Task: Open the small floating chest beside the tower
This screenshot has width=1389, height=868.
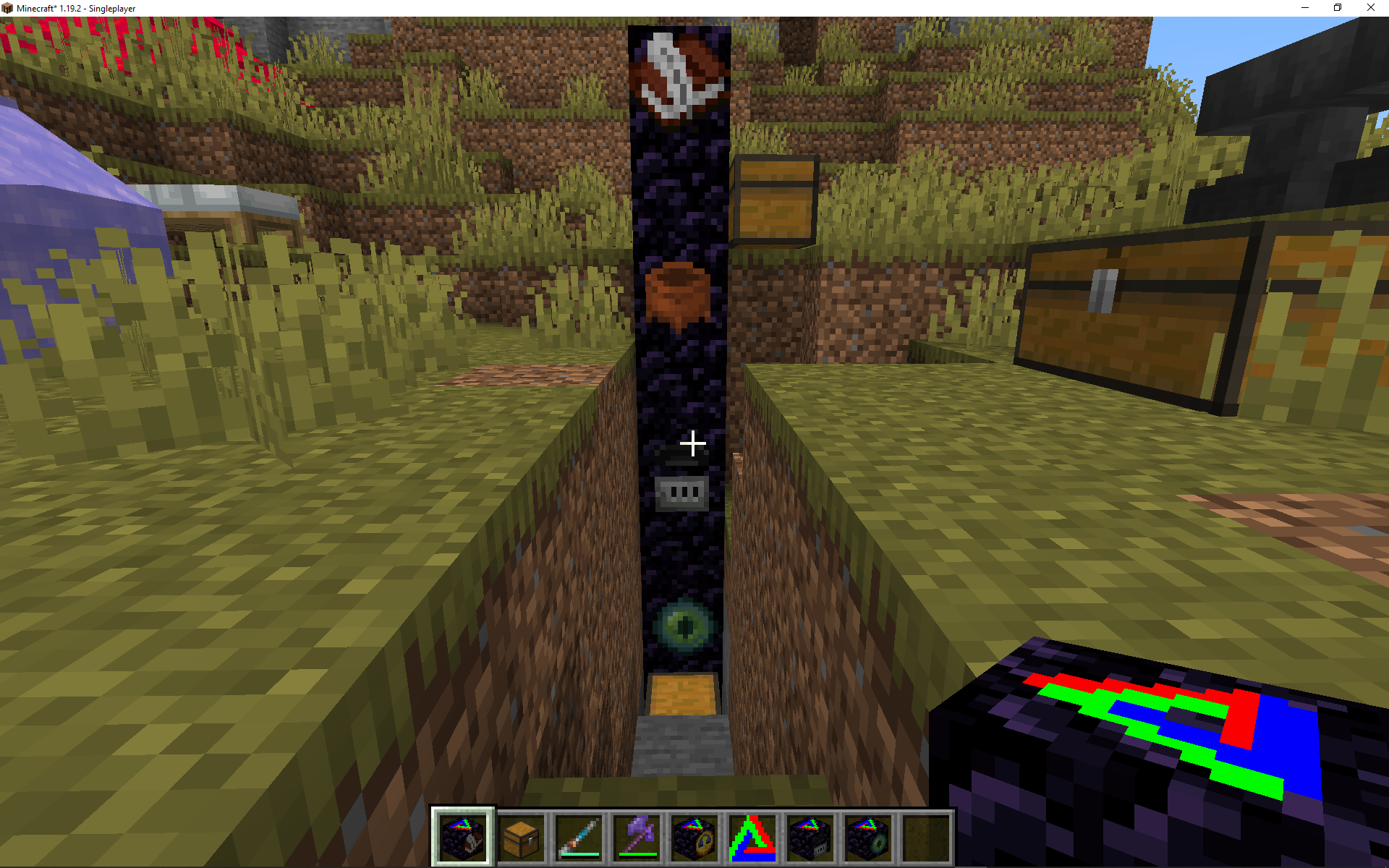Action: [774, 199]
